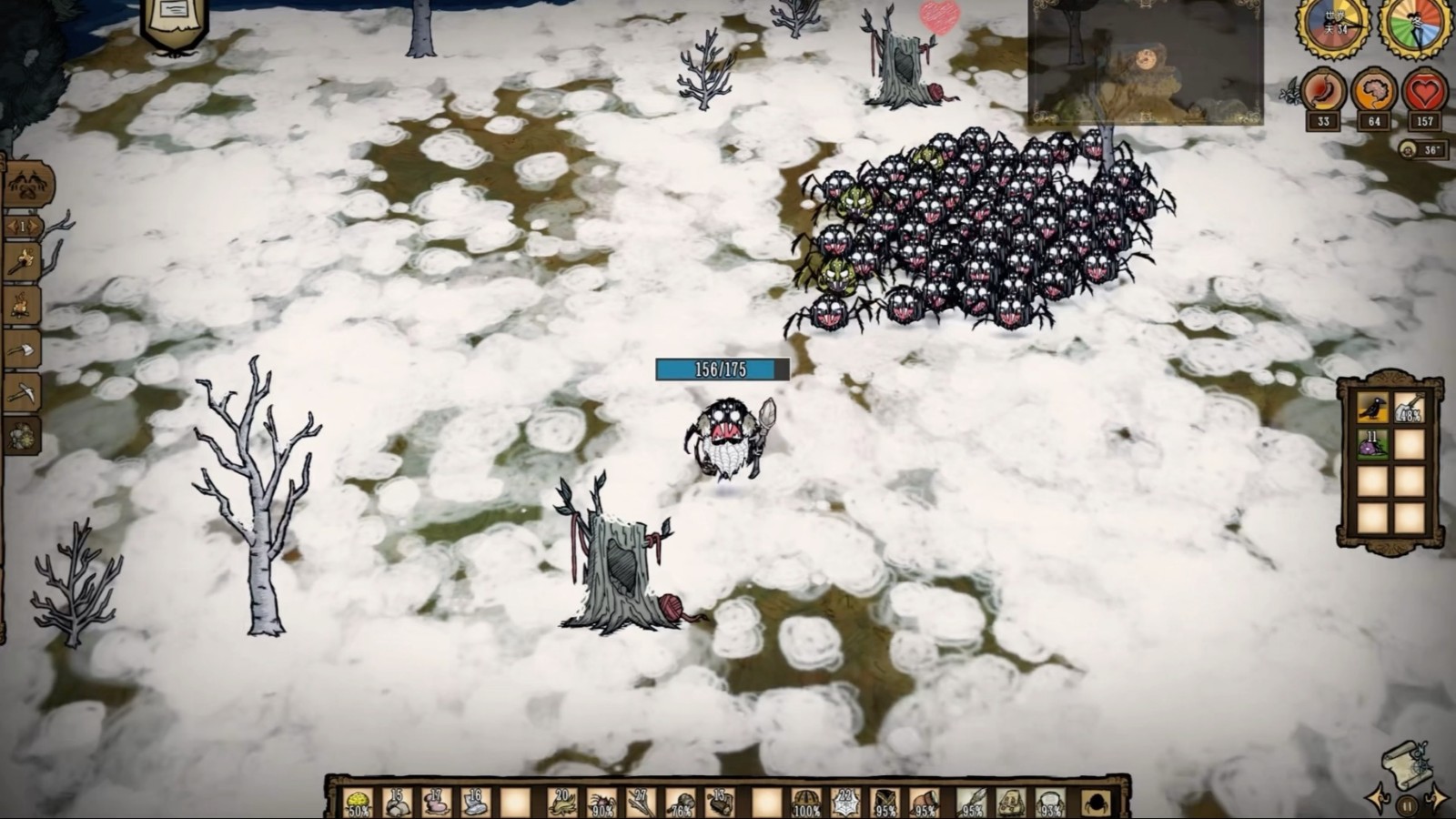The width and height of the screenshot is (1456, 819).
Task: Open the tools crafting tab with the axe
Action: click(x=22, y=349)
